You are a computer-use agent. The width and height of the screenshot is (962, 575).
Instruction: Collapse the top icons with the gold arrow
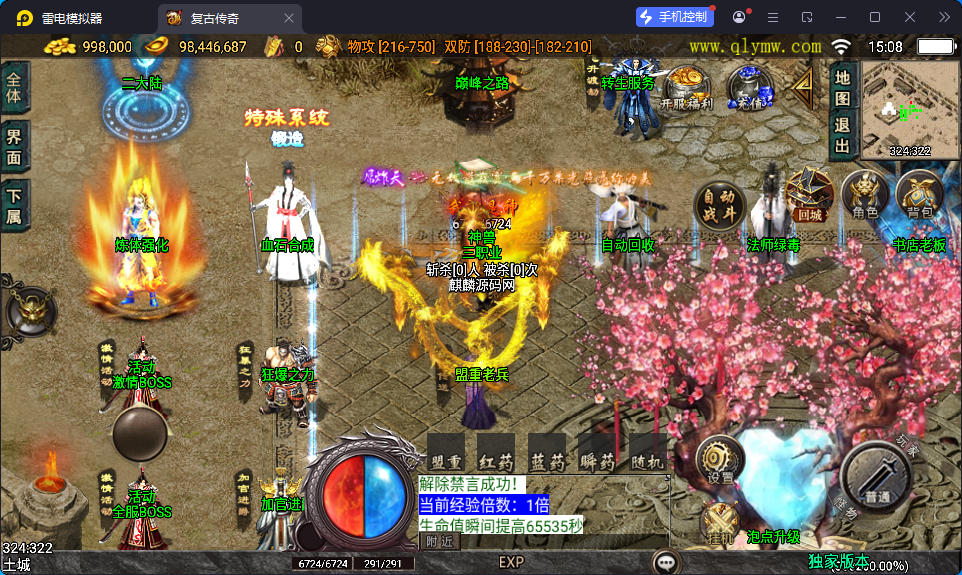point(803,86)
